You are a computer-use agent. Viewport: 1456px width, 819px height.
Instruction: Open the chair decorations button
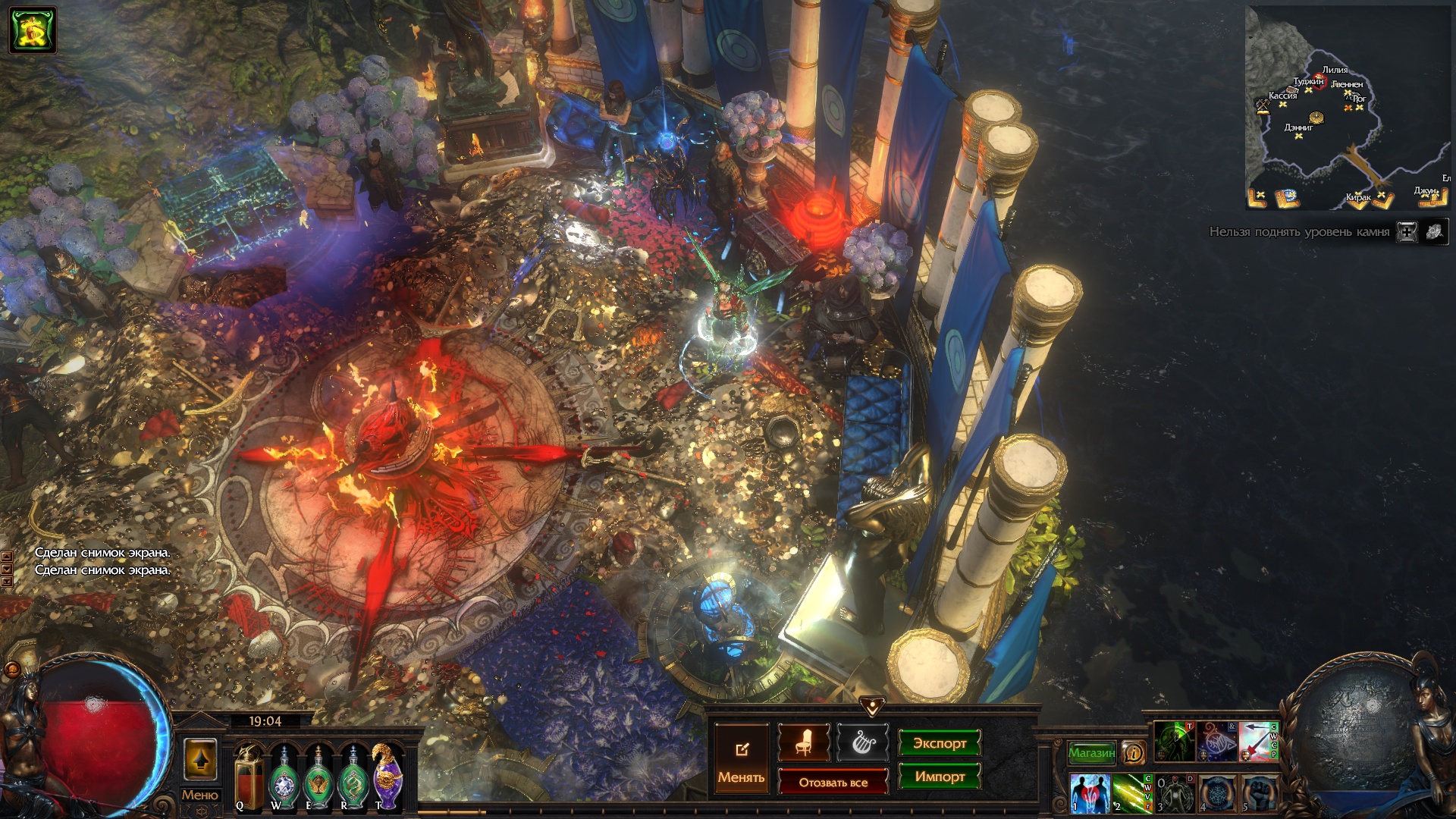[804, 742]
